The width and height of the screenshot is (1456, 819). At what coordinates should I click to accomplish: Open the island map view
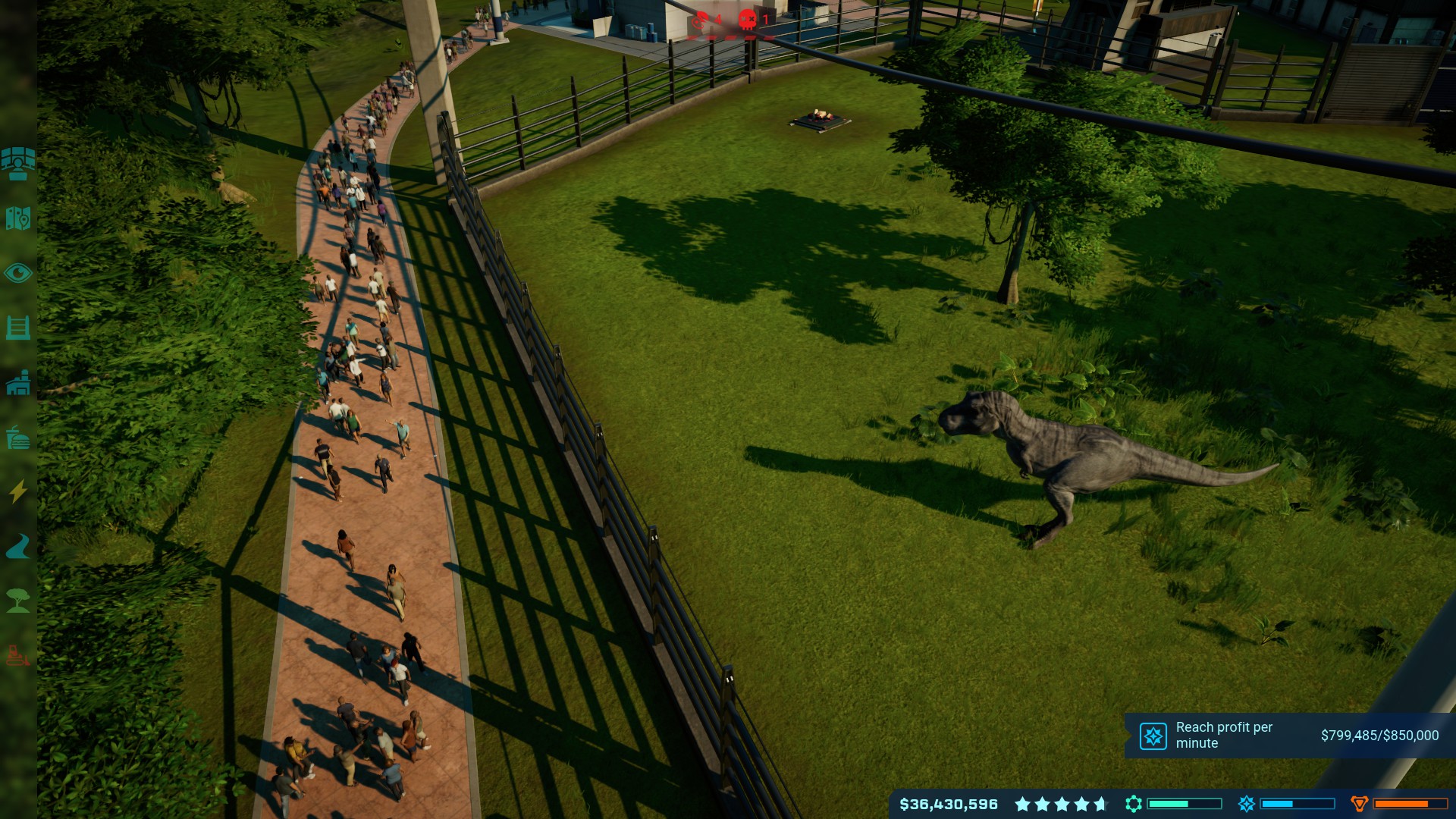point(18,218)
